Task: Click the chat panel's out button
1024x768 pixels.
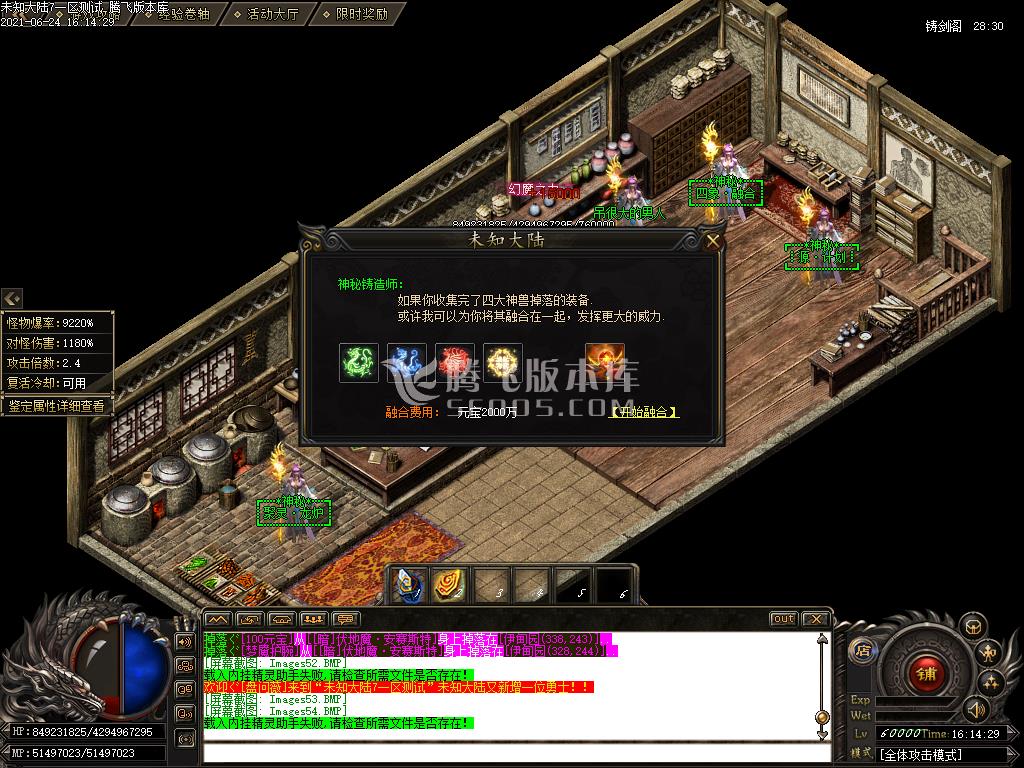Action: (784, 619)
